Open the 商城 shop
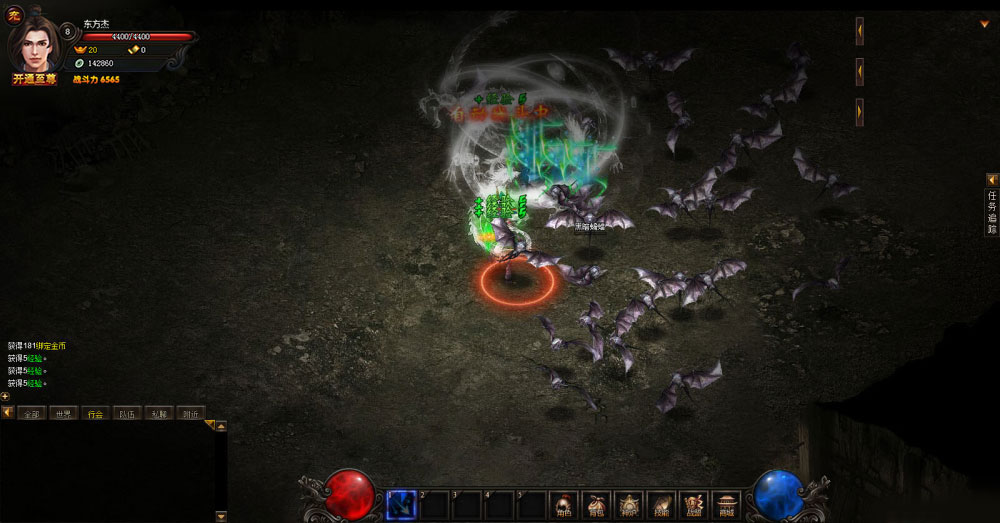The width and height of the screenshot is (1000, 523). pyautogui.click(x=726, y=504)
